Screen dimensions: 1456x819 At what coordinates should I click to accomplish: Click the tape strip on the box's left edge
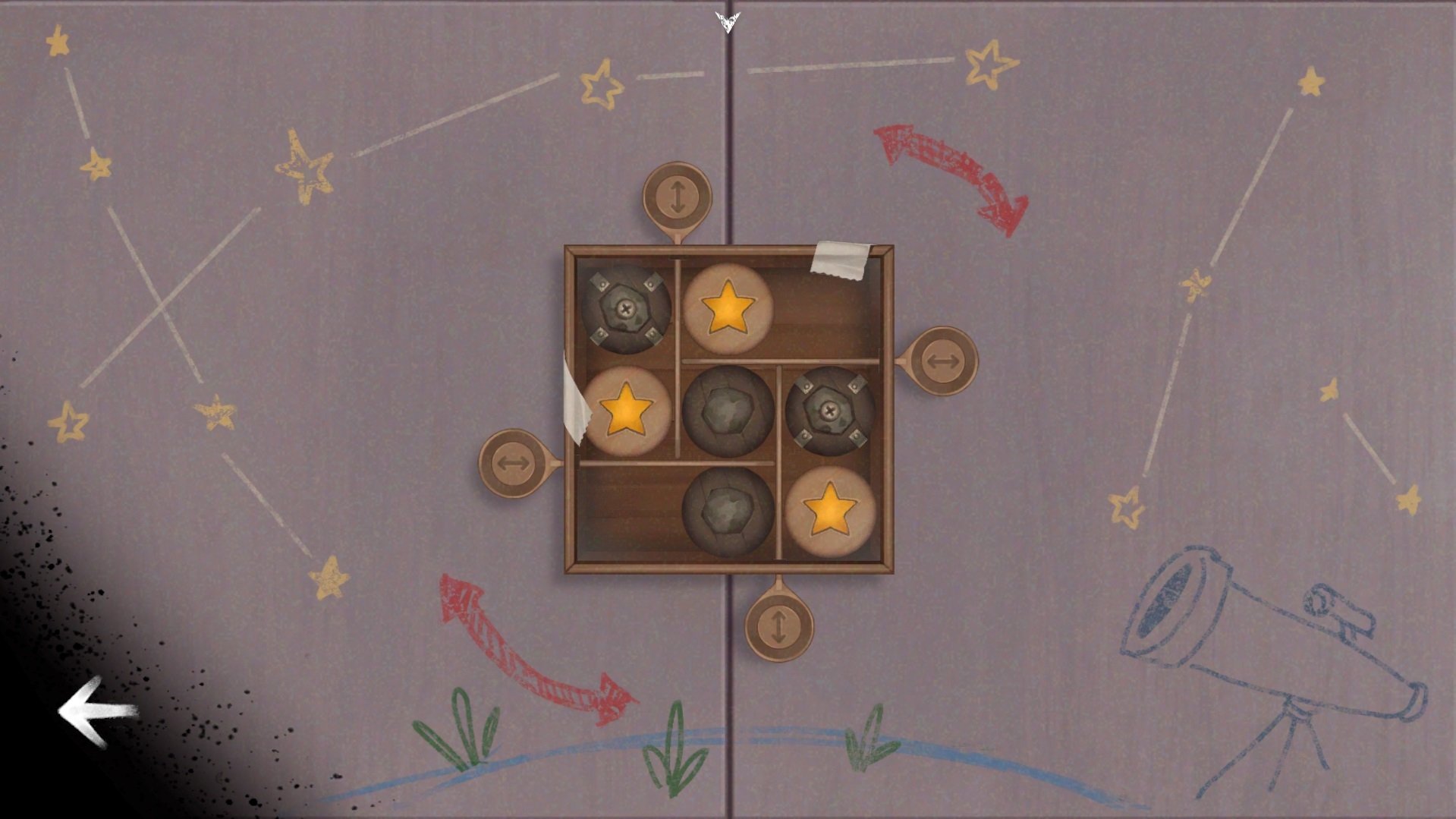(x=574, y=402)
